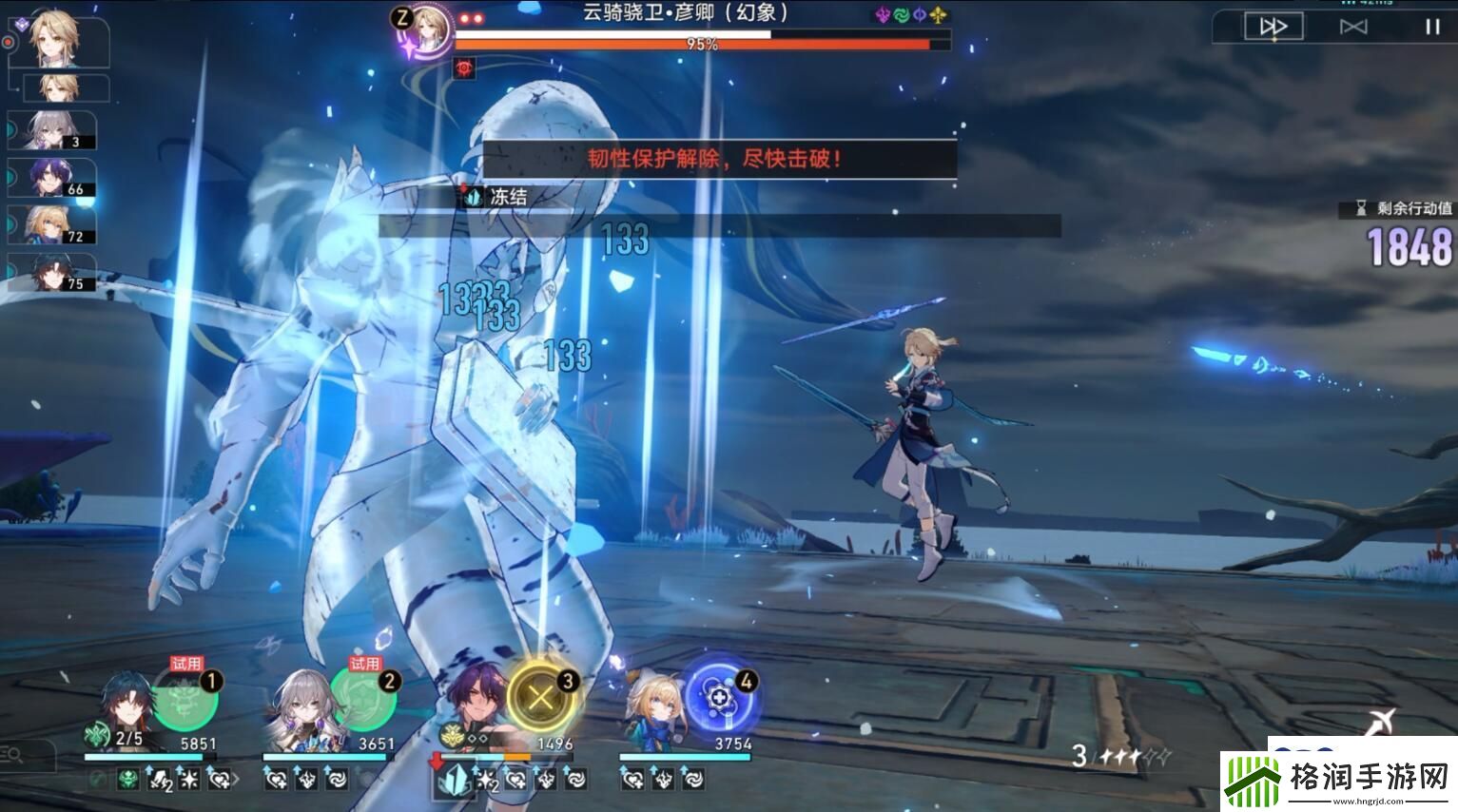Toggle the auto-battle button
The image size is (1458, 812).
(x=1352, y=27)
